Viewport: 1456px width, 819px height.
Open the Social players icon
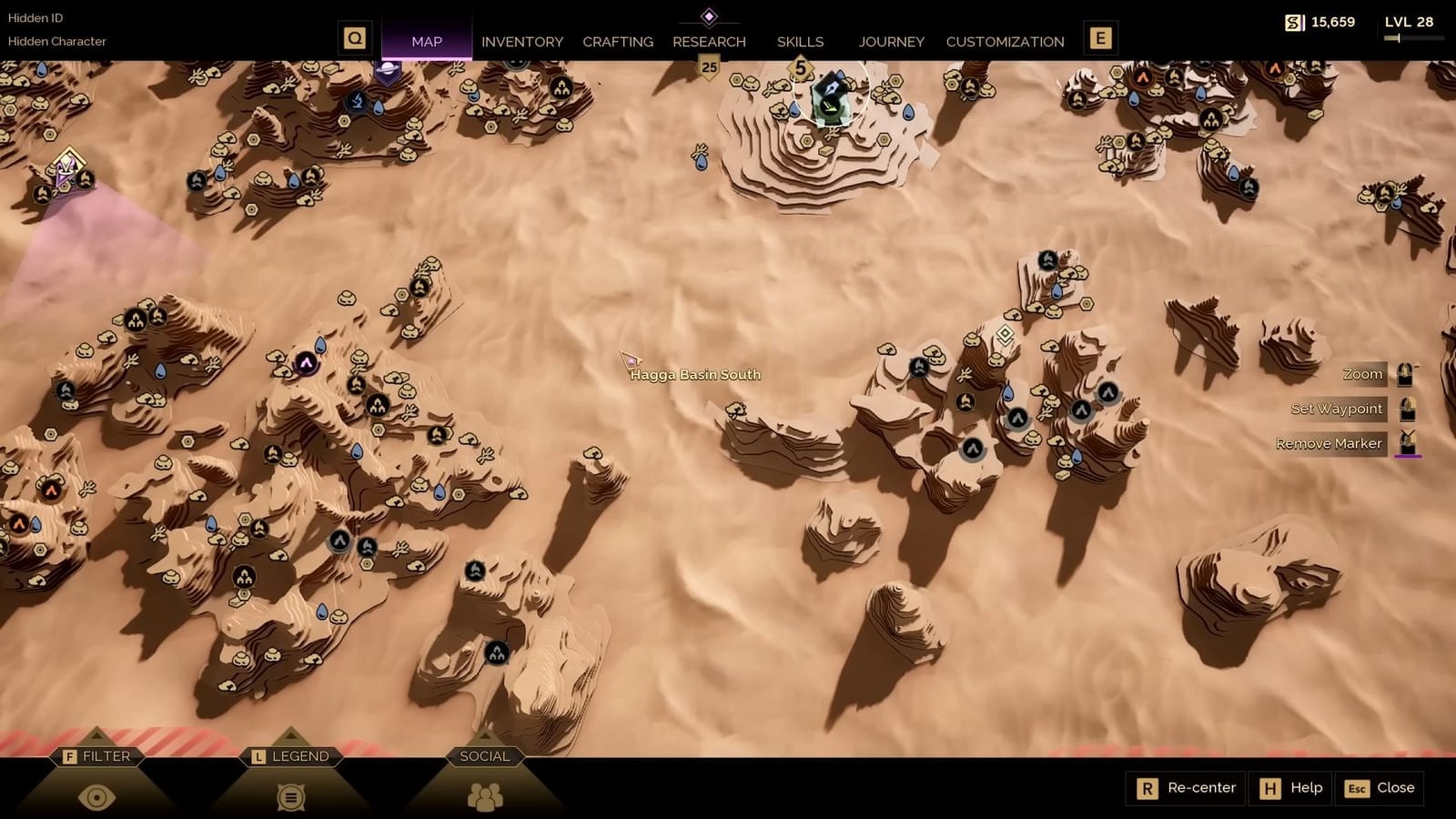point(485,794)
